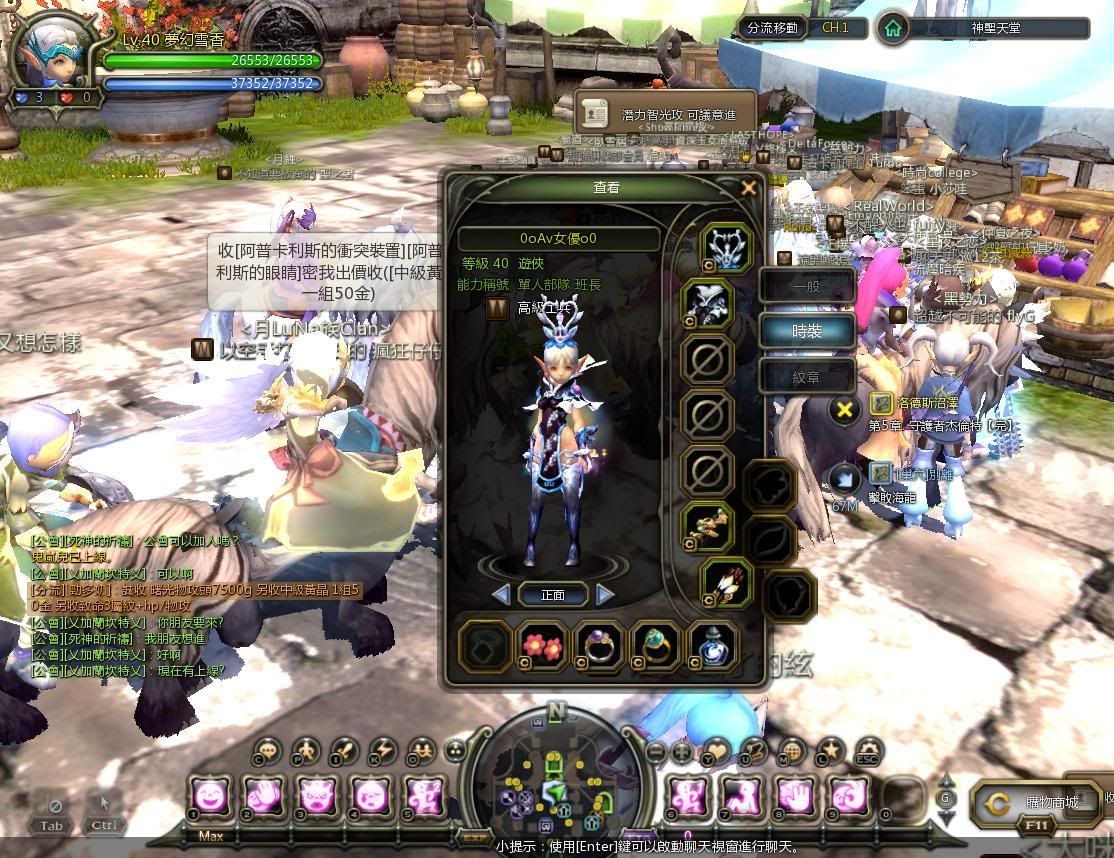Open the ESC system menu icon
The image size is (1114, 858).
pos(869,752)
